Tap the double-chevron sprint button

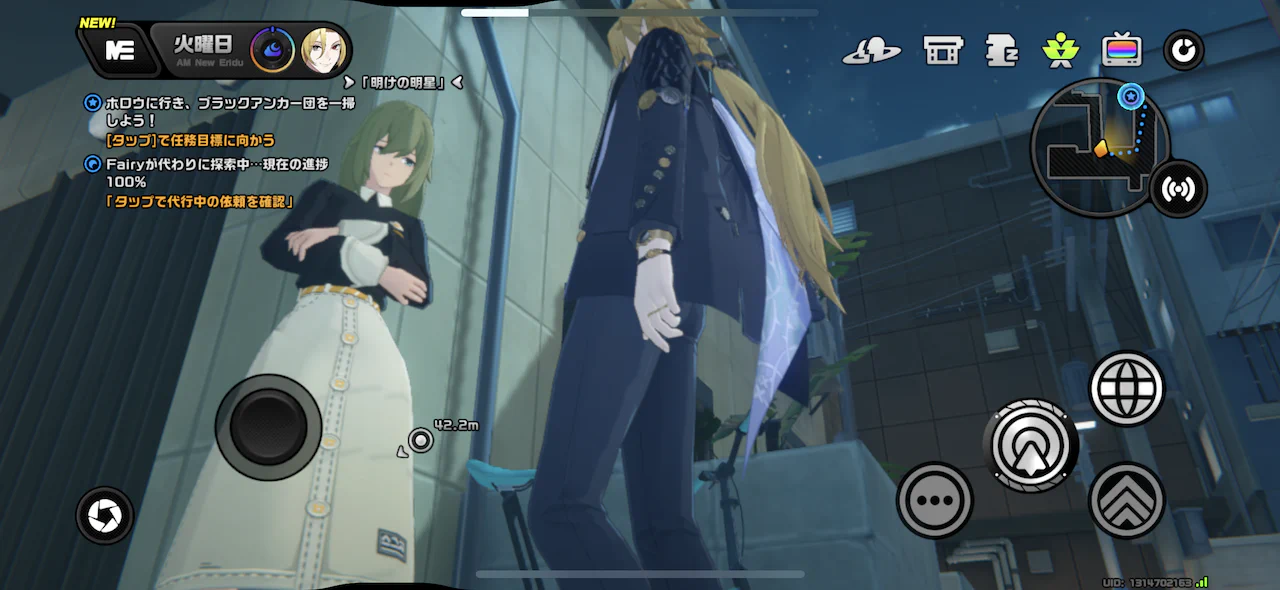(x=1127, y=500)
